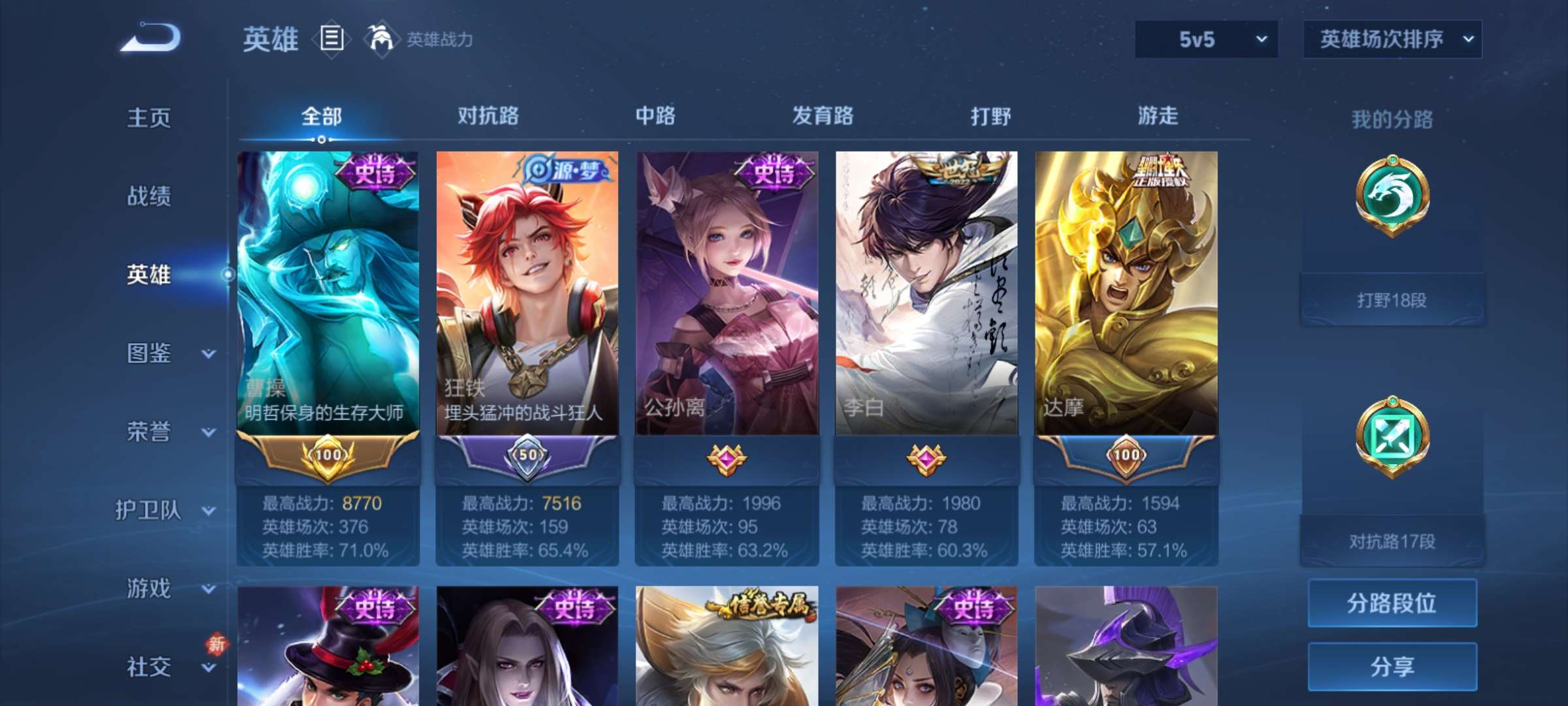
Task: Open 公孙离's hero card
Action: [x=725, y=294]
